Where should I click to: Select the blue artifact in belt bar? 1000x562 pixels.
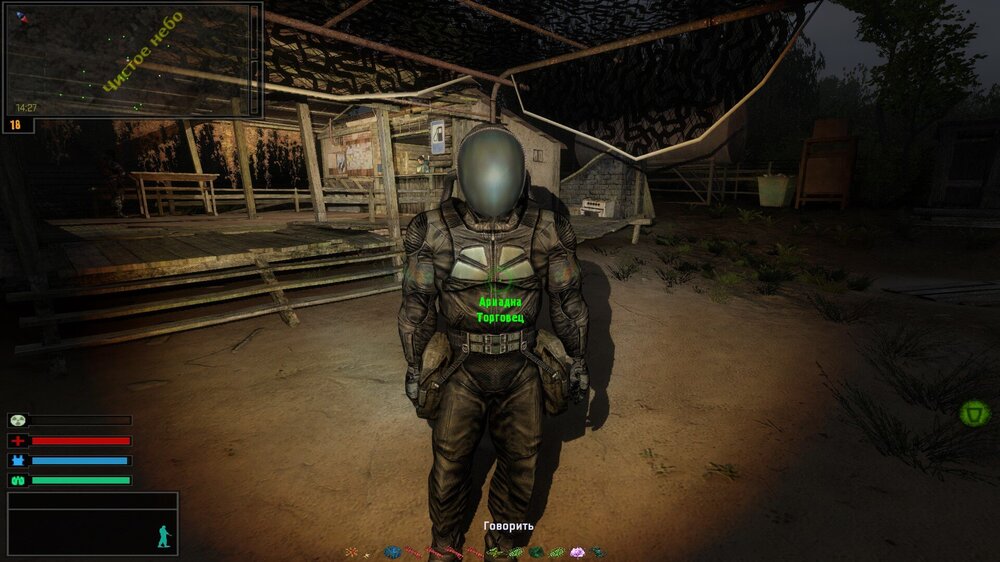pos(392,552)
